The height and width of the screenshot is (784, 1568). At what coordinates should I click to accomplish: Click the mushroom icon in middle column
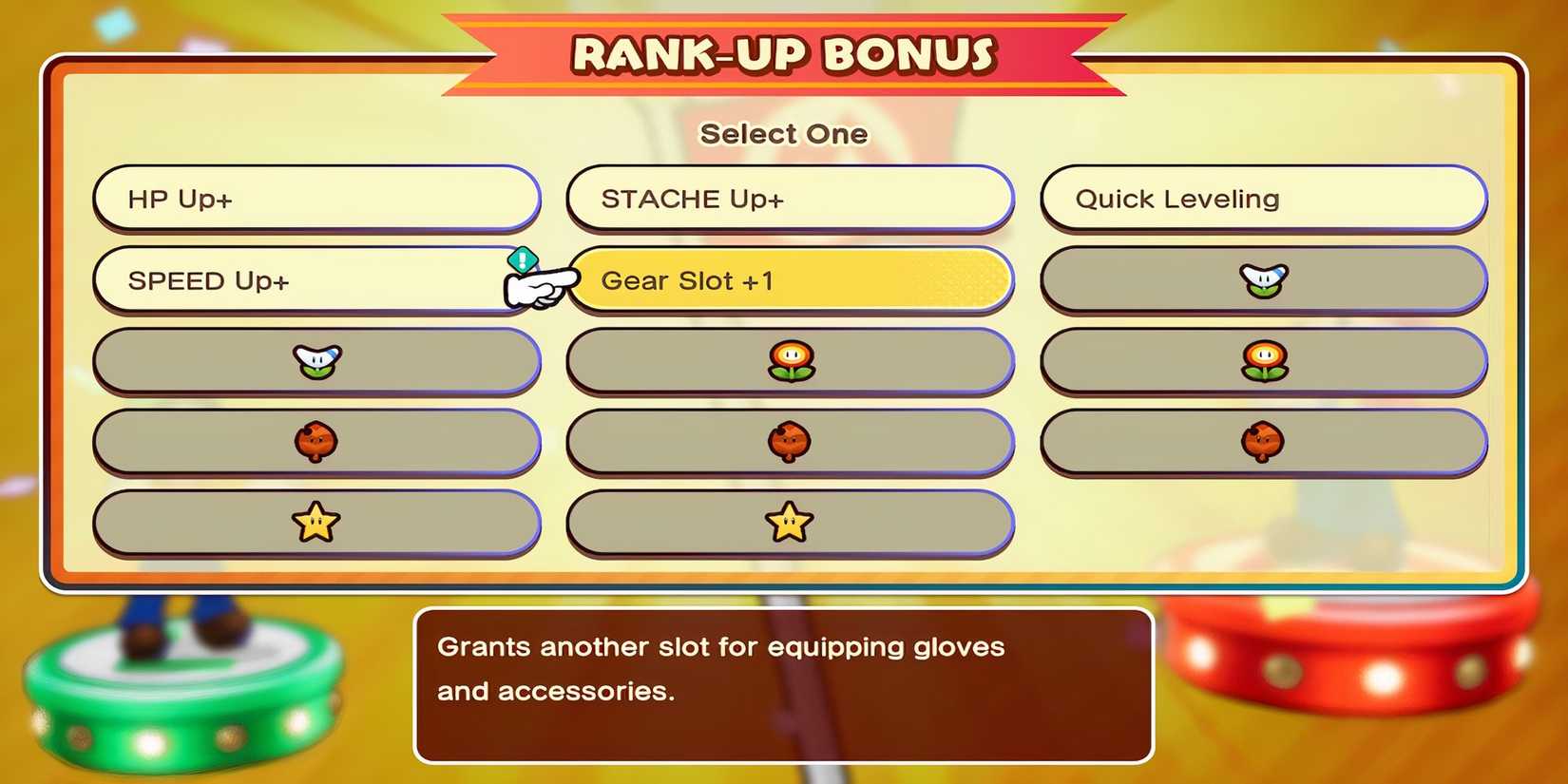789,441
